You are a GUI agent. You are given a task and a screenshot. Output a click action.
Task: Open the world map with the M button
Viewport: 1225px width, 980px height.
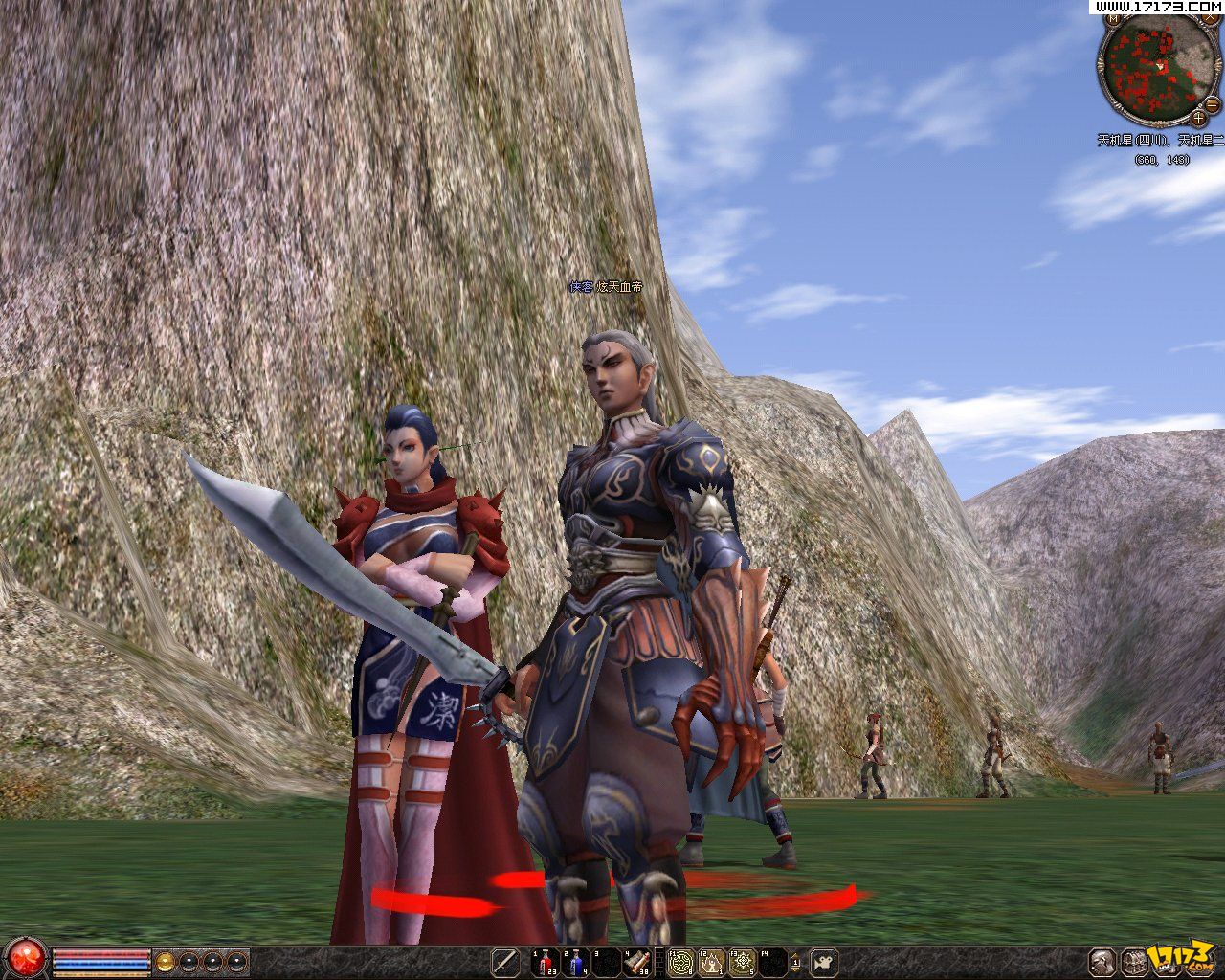pos(1113,18)
